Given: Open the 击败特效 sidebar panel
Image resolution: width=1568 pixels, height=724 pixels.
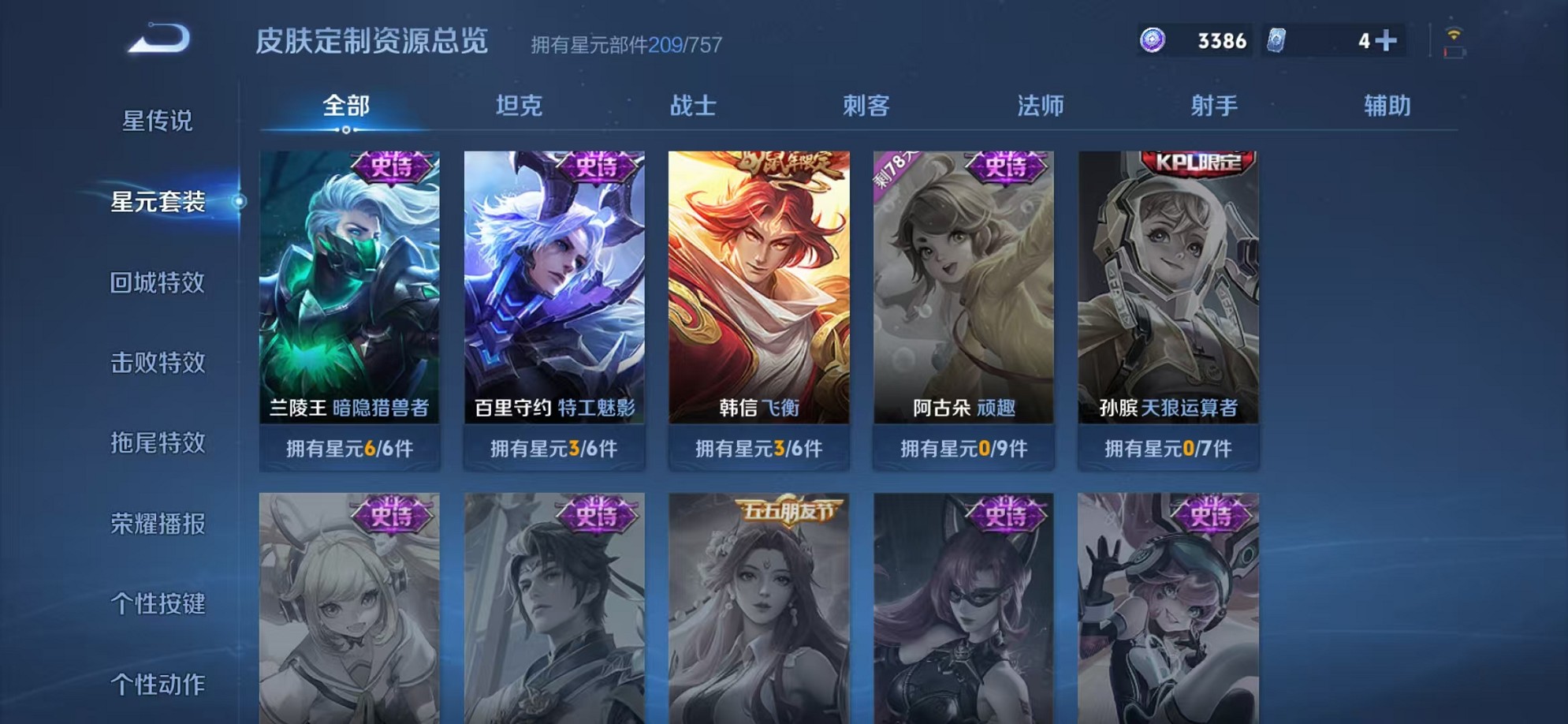Looking at the screenshot, I should click(x=158, y=364).
